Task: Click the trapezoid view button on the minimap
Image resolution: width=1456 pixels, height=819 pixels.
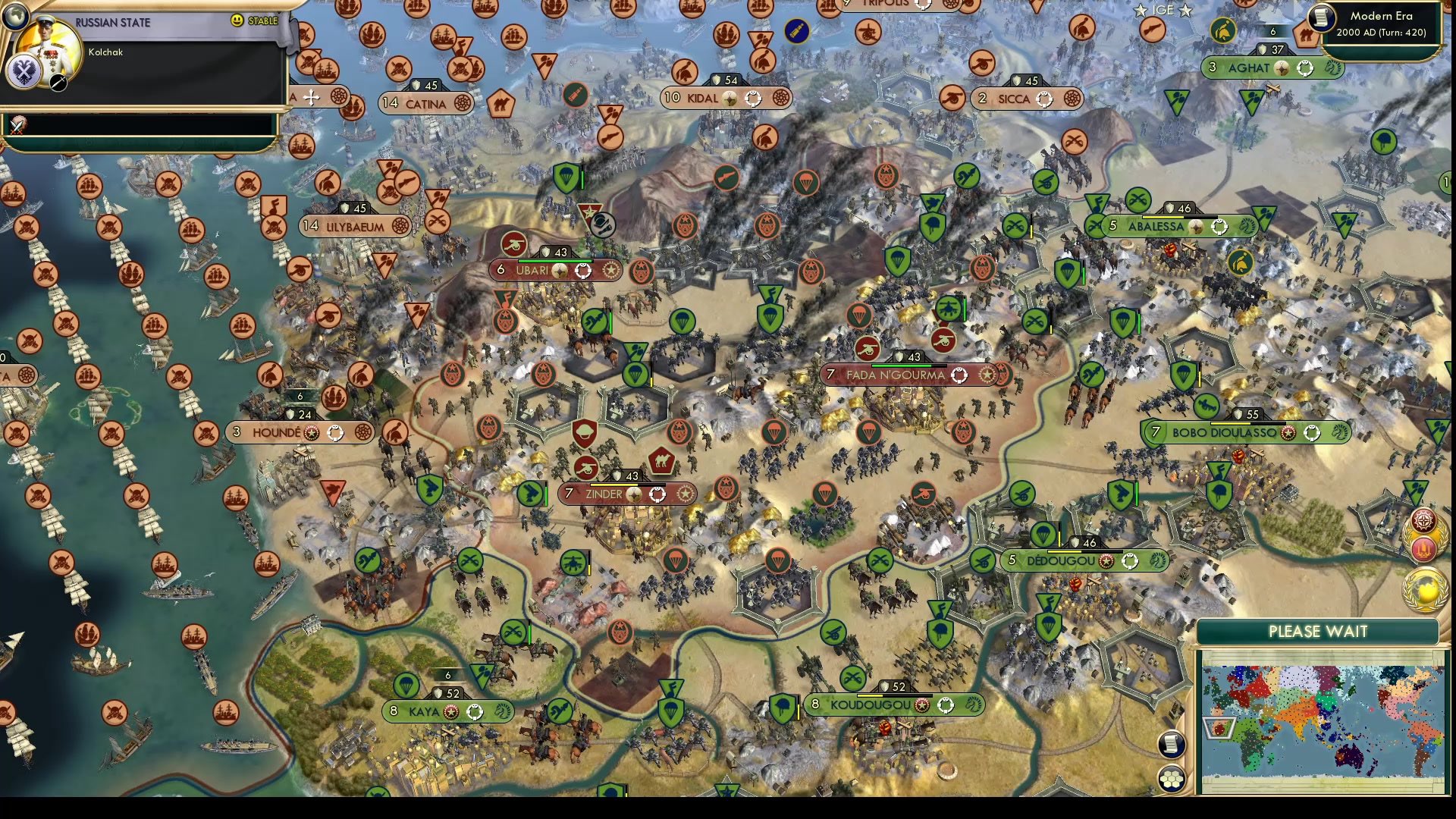Action: [1219, 728]
